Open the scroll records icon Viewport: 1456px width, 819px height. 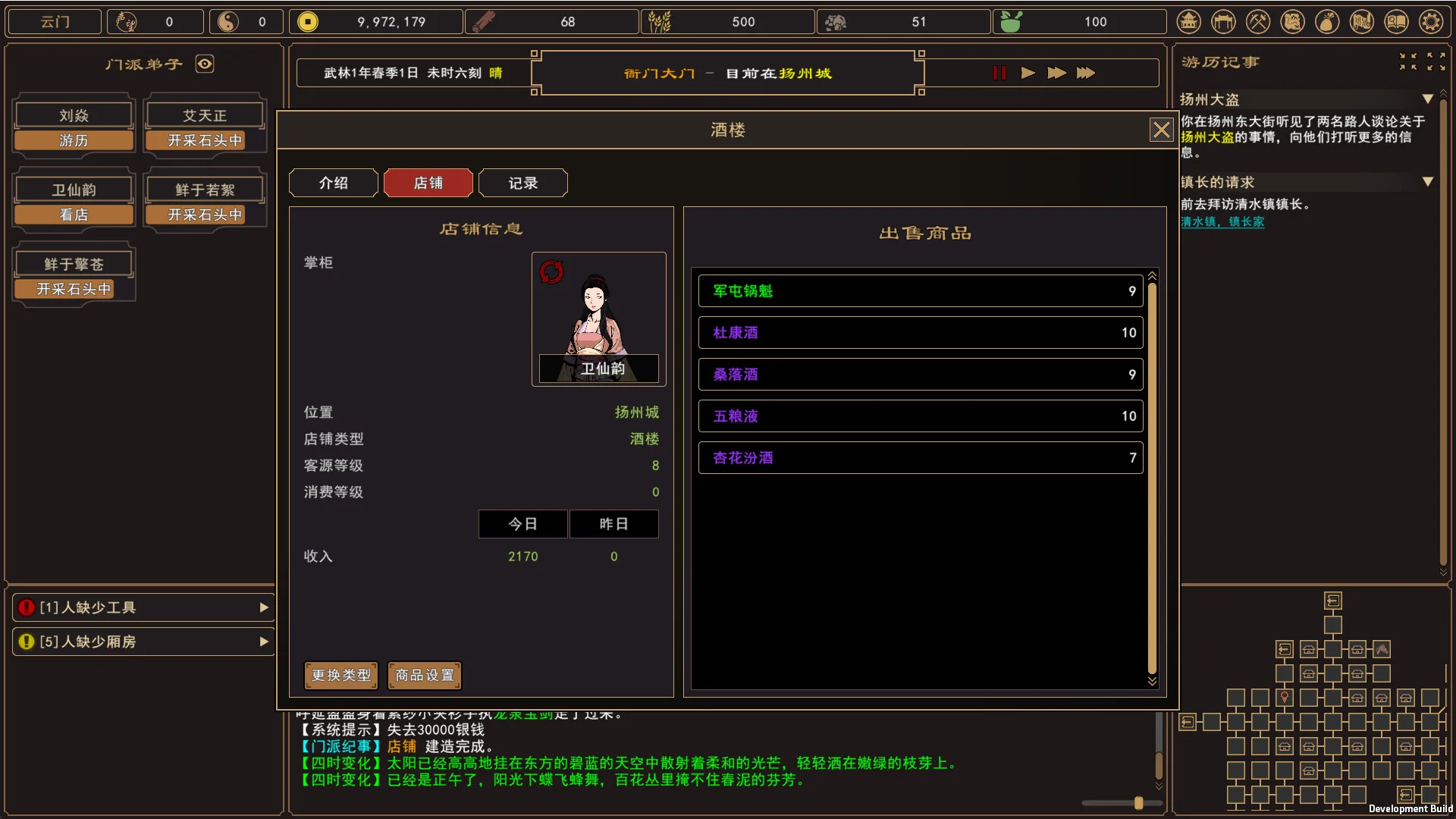click(x=1362, y=21)
